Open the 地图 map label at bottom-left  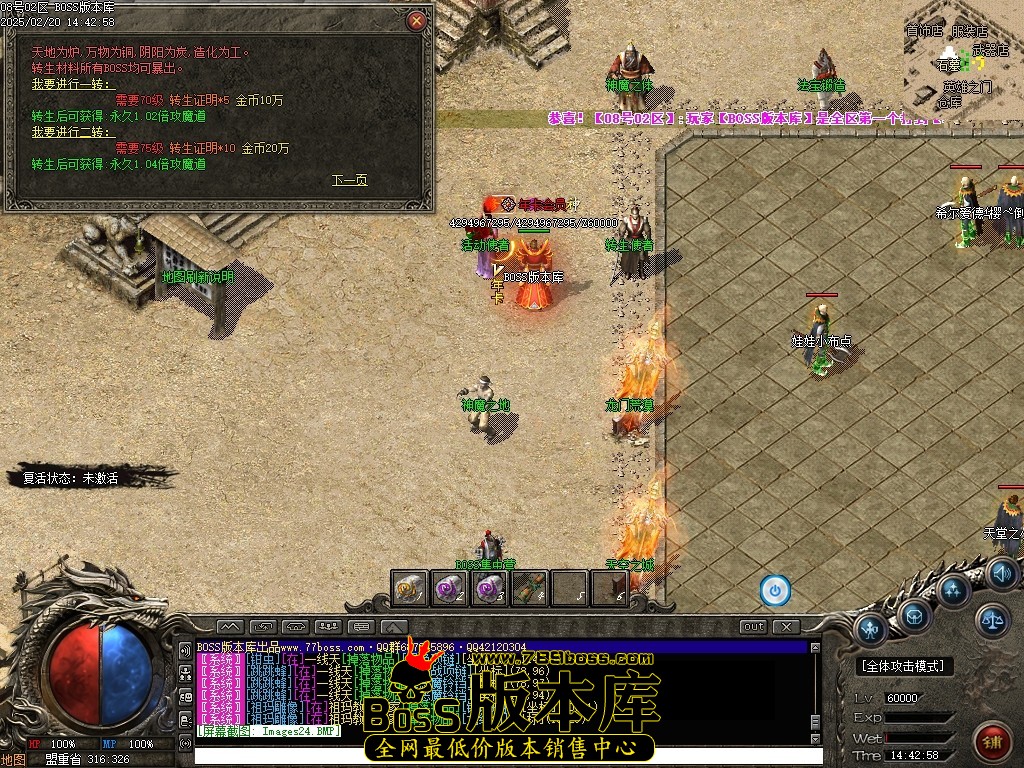tap(13, 759)
